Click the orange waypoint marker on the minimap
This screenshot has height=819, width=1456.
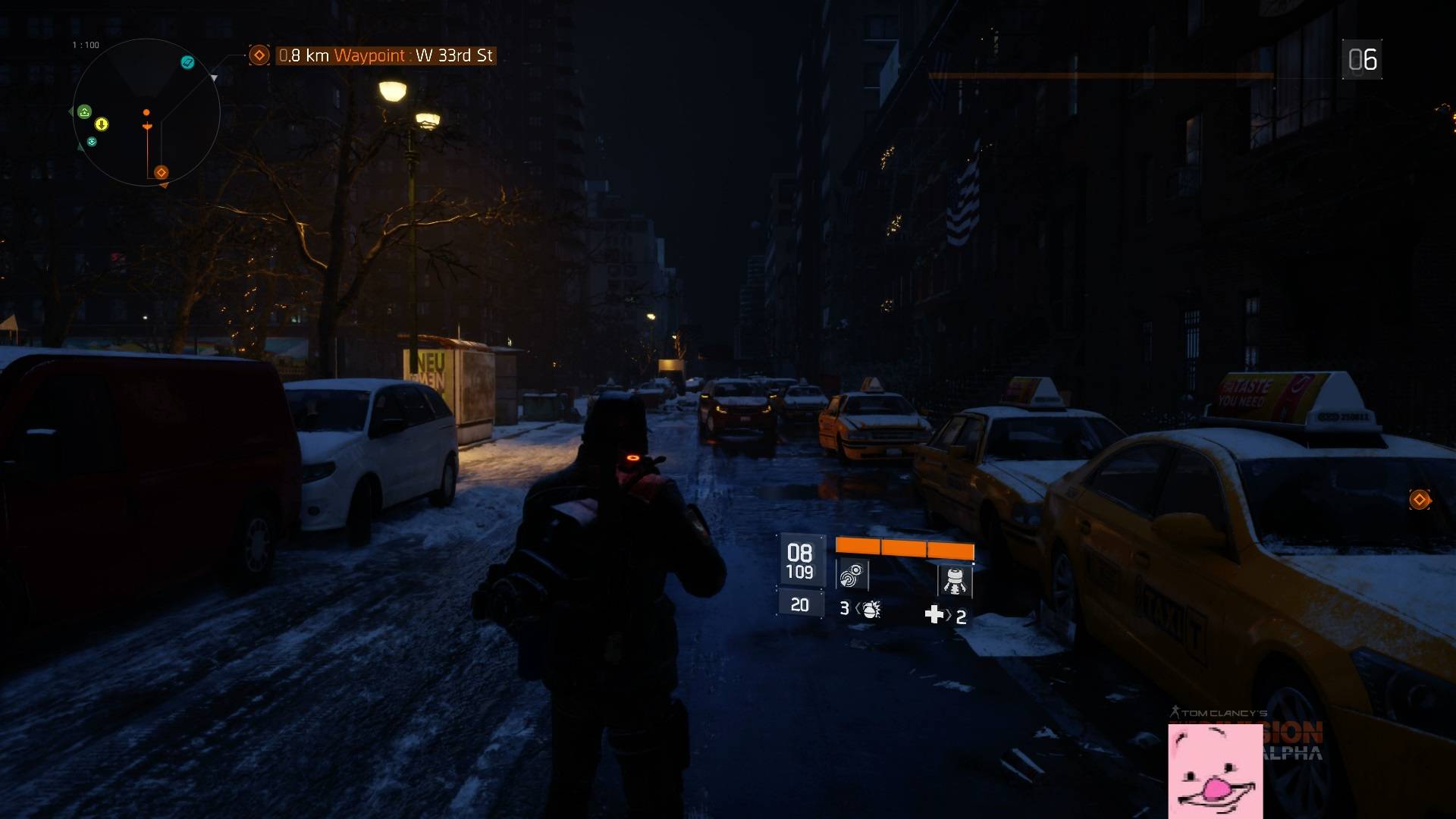[x=161, y=173]
